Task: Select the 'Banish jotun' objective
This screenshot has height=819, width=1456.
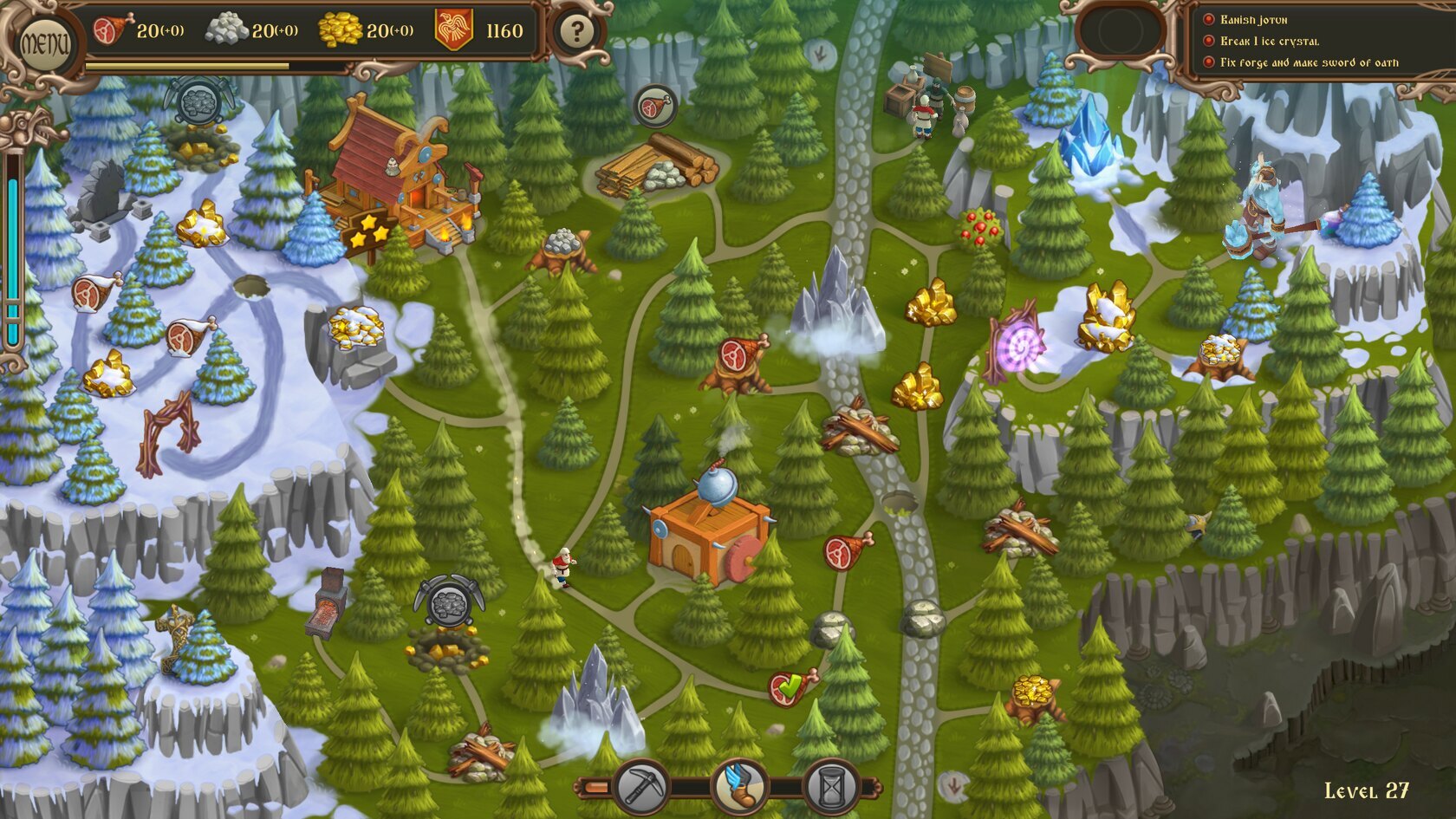Action: click(x=1253, y=20)
